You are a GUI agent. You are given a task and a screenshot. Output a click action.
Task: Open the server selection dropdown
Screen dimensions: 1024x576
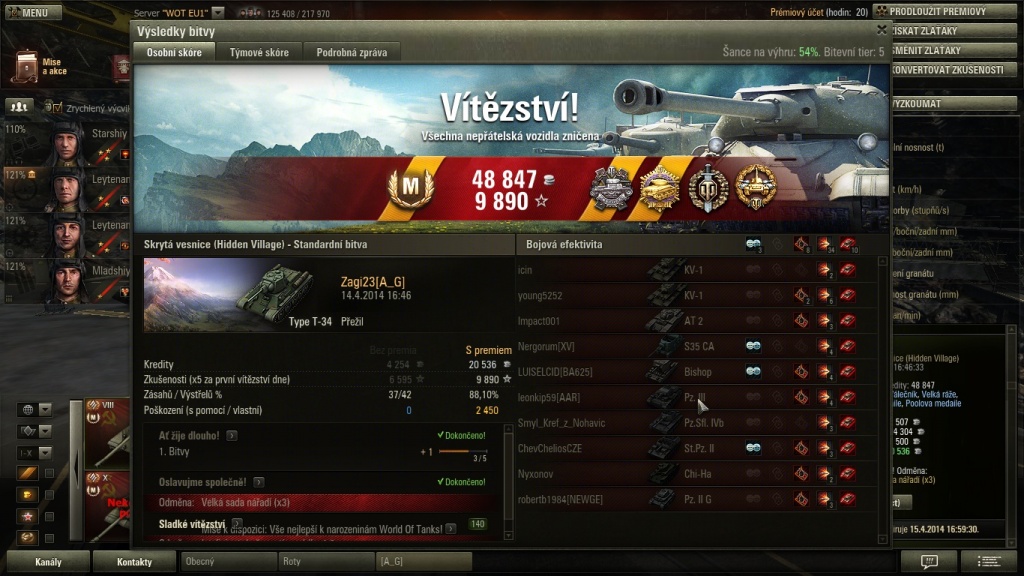218,13
